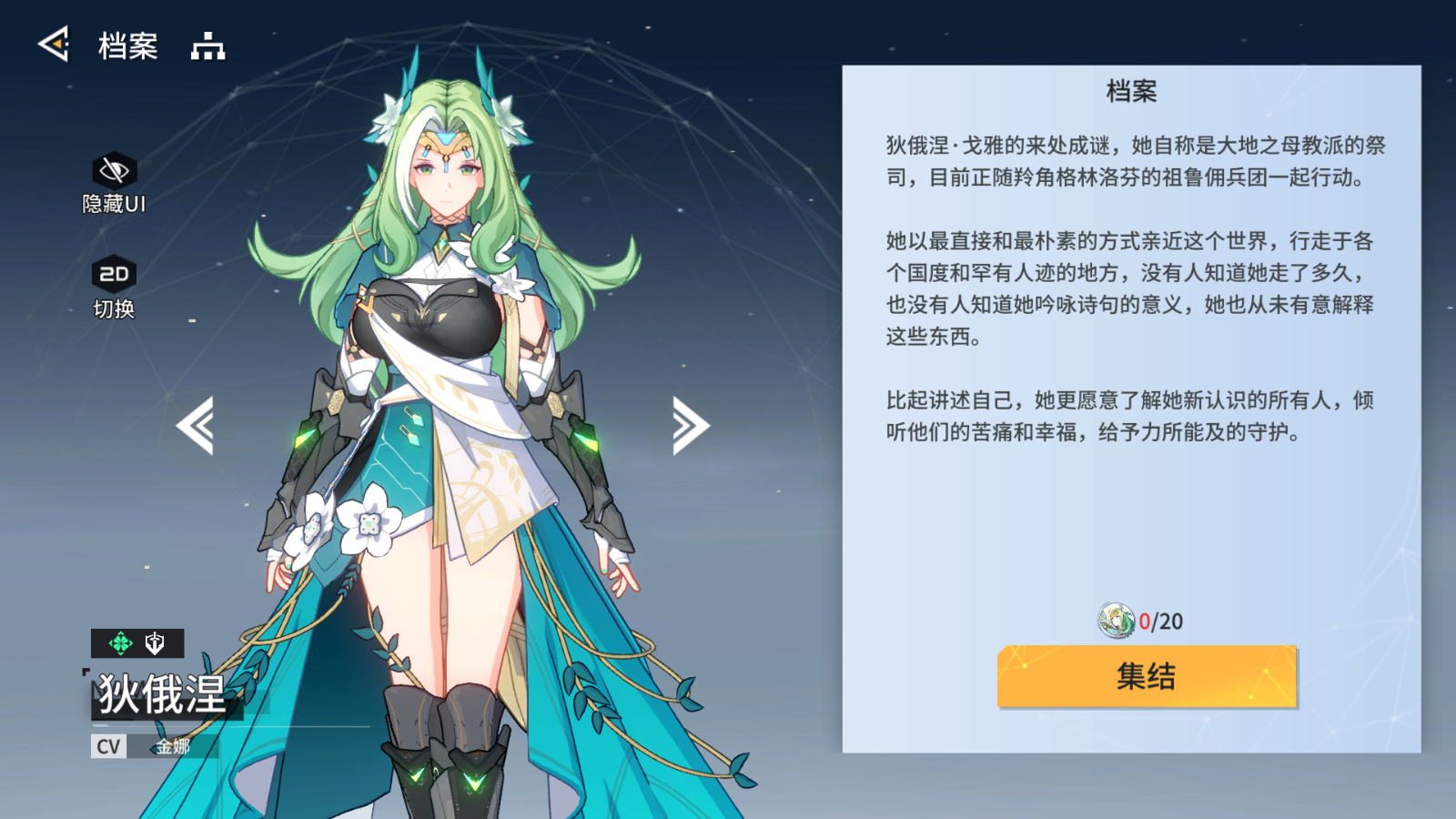
Task: Click the 2D icon to change the view mode
Action: point(113,273)
